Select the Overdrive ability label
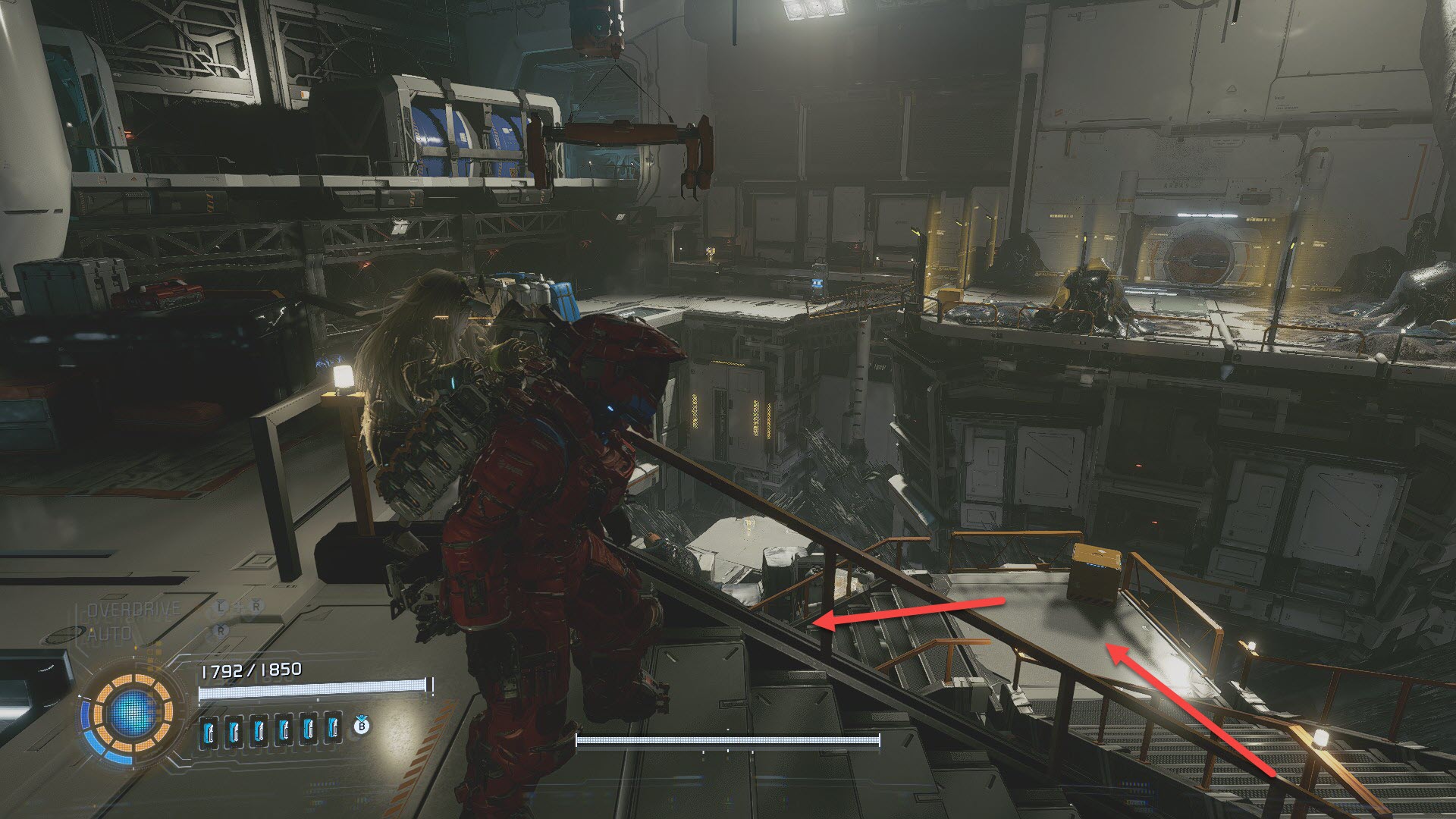1456x819 pixels. pyautogui.click(x=133, y=609)
